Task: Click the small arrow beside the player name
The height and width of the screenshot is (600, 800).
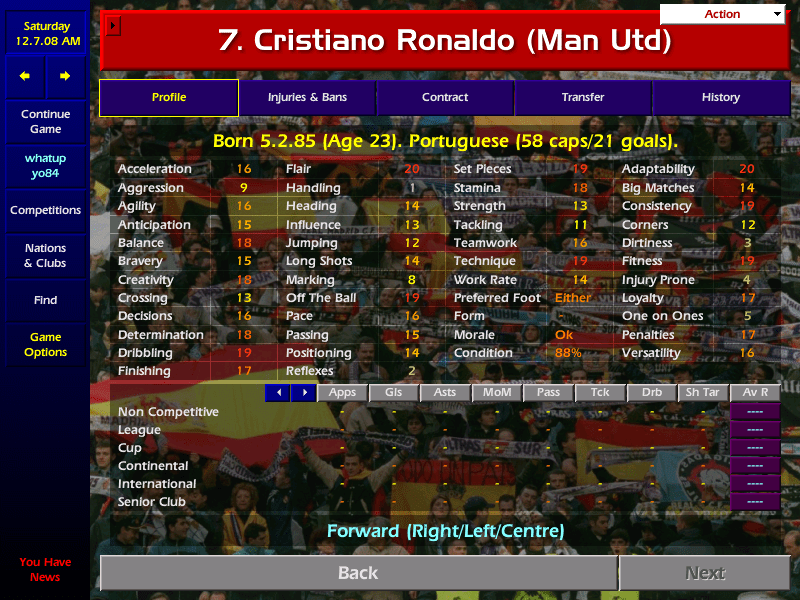Action: 113,25
